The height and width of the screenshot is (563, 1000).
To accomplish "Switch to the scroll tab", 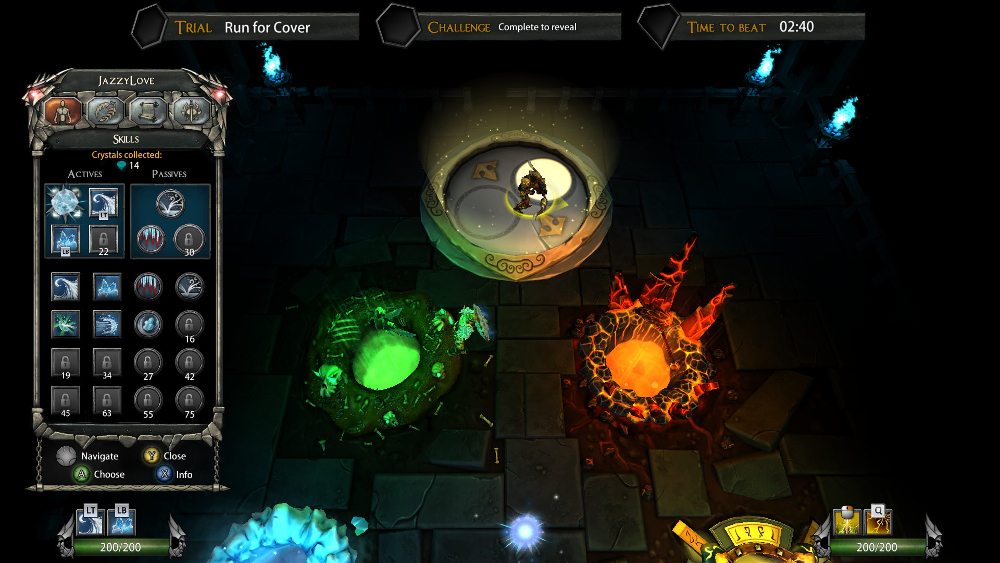I will click(x=148, y=113).
